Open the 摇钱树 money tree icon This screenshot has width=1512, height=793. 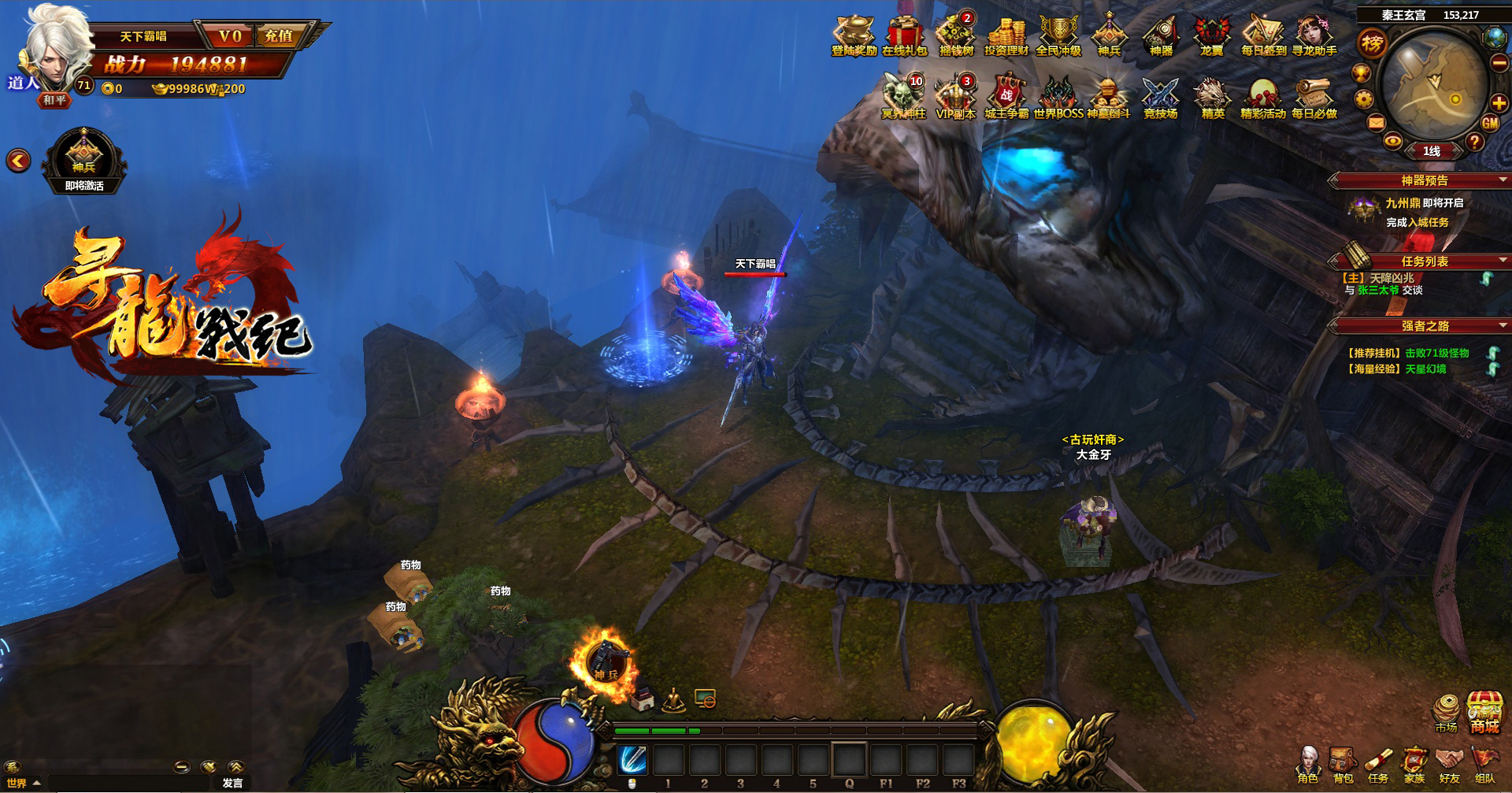coord(956,35)
